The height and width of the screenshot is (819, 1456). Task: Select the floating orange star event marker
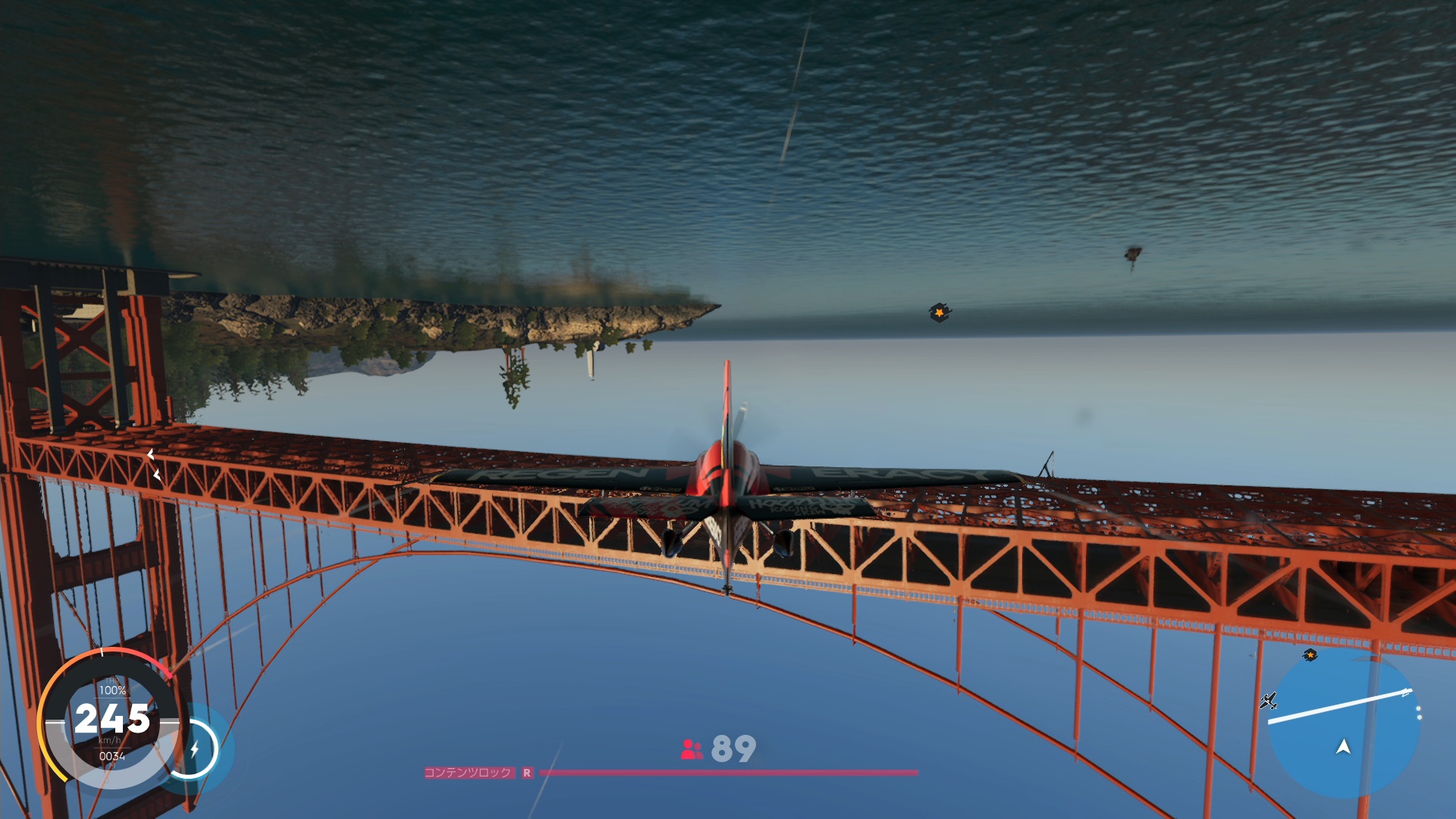940,312
